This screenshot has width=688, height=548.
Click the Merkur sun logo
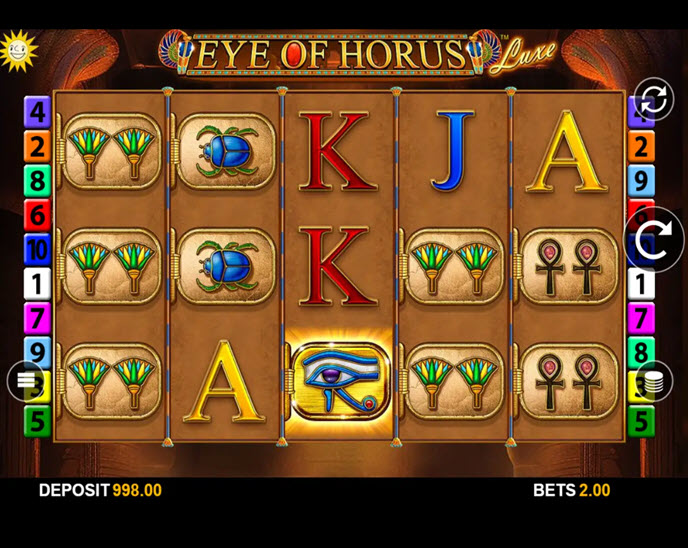point(17,48)
